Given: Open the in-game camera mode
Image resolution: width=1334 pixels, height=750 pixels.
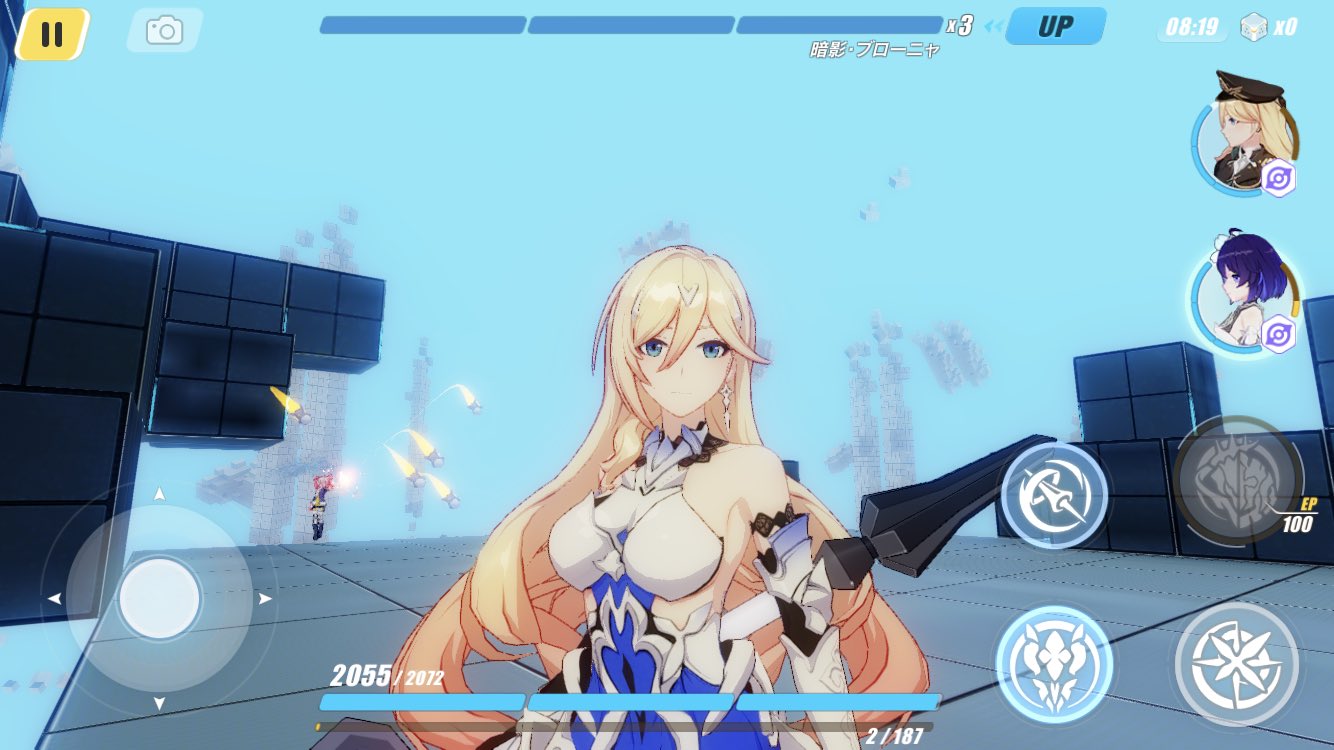Looking at the screenshot, I should click(163, 30).
